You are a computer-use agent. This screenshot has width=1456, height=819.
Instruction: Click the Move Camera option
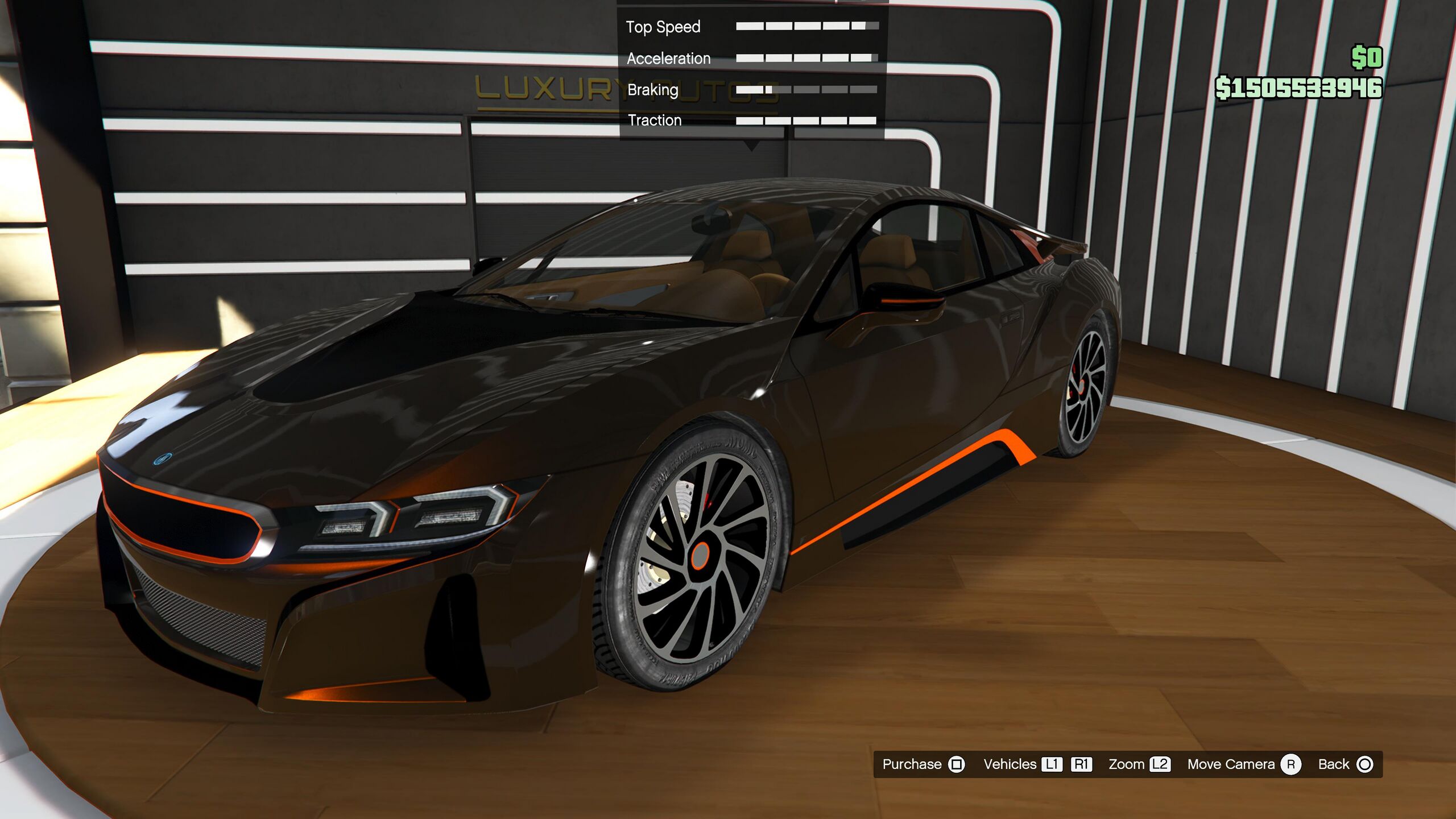coord(1243,764)
